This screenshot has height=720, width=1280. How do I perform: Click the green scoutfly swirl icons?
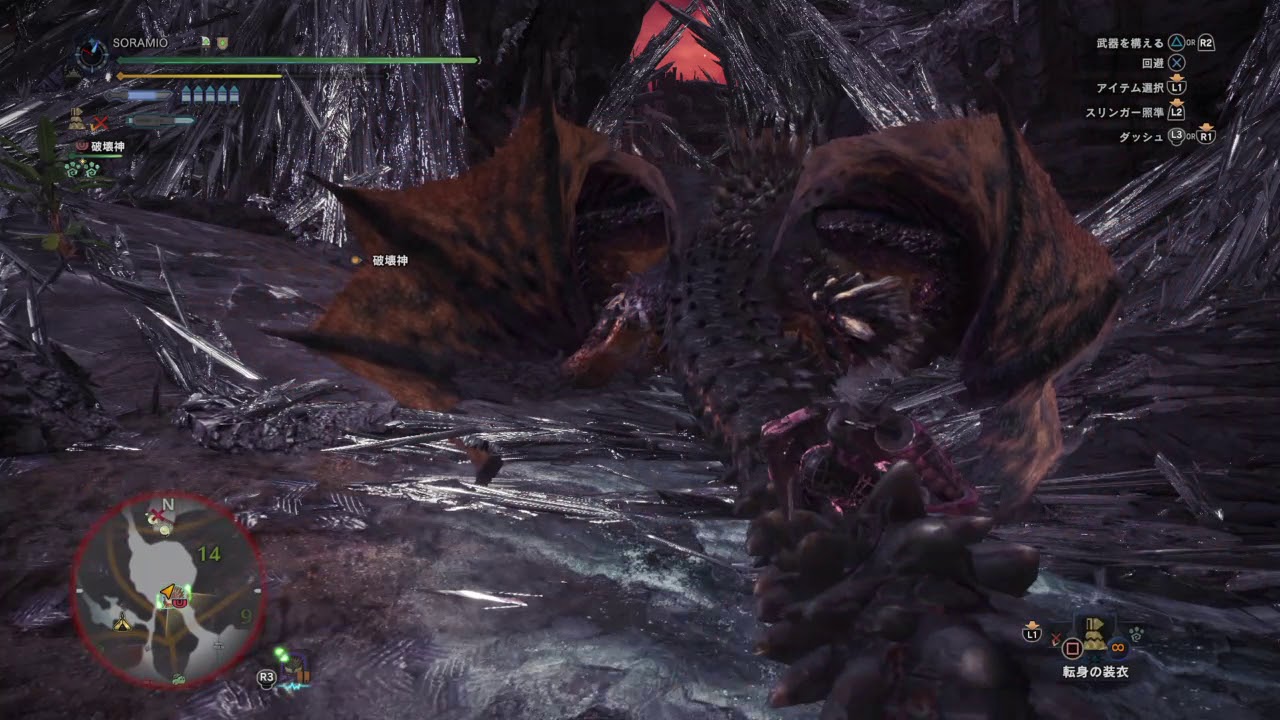click(x=82, y=169)
